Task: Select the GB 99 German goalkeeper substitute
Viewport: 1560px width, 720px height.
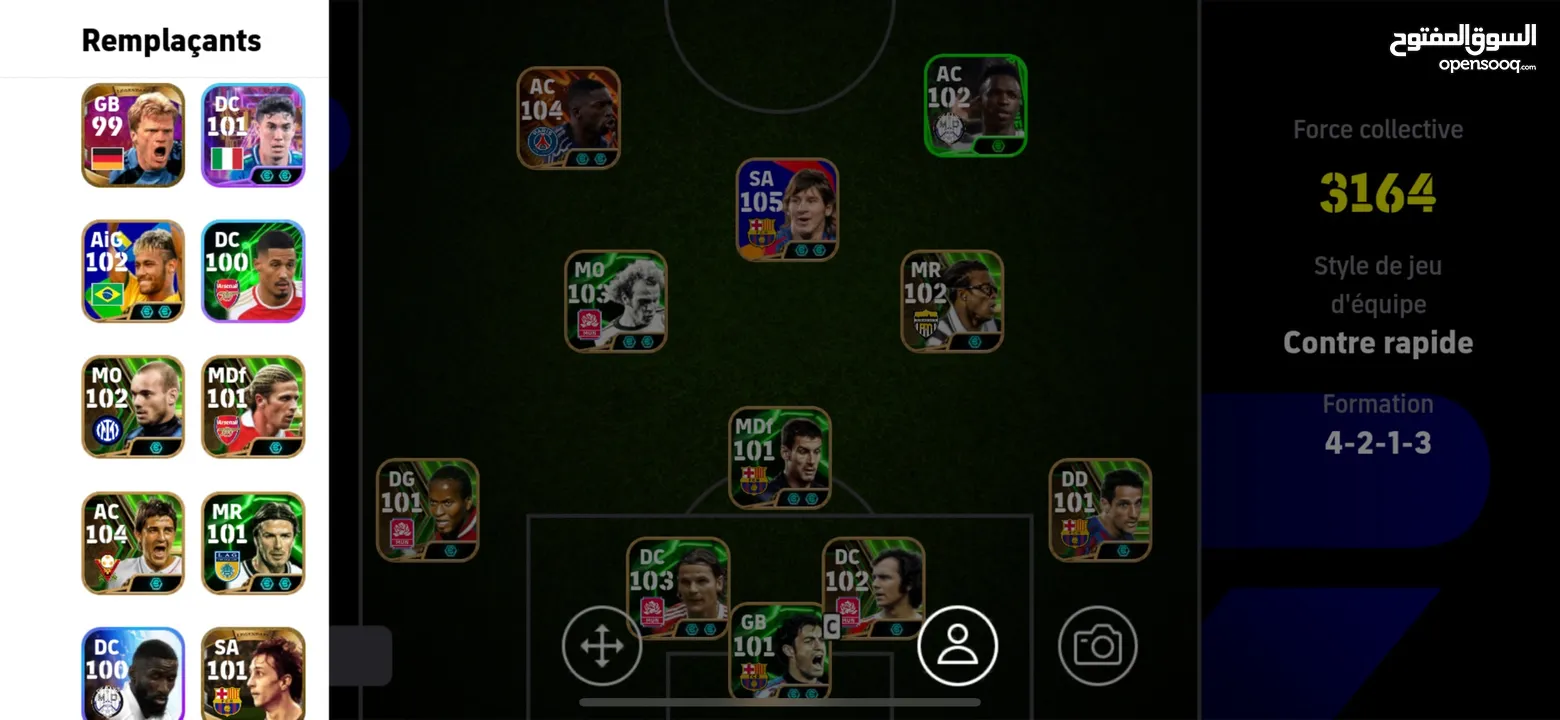Action: [133, 135]
